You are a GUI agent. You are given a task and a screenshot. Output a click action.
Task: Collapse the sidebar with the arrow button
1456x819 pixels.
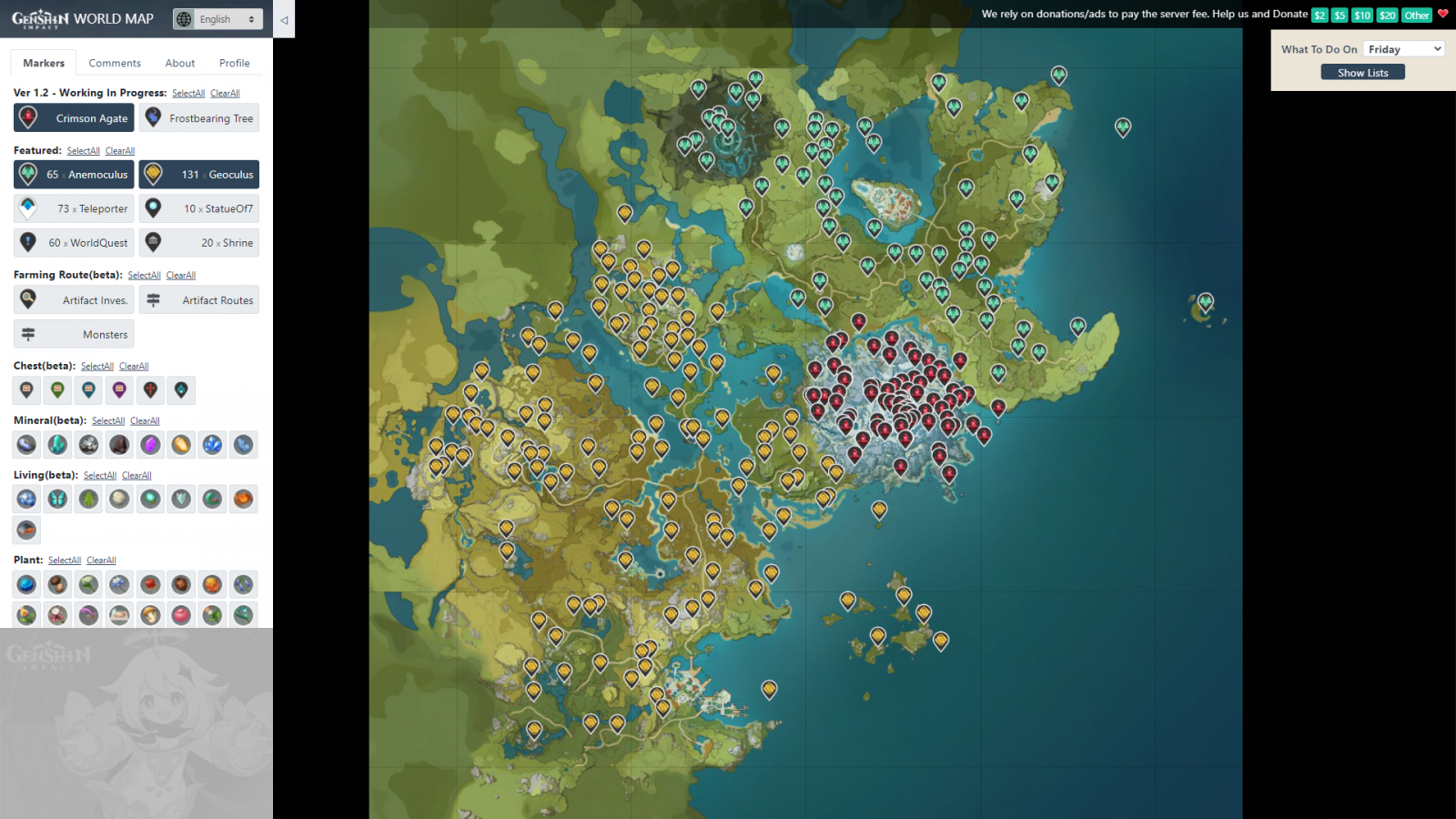[284, 19]
